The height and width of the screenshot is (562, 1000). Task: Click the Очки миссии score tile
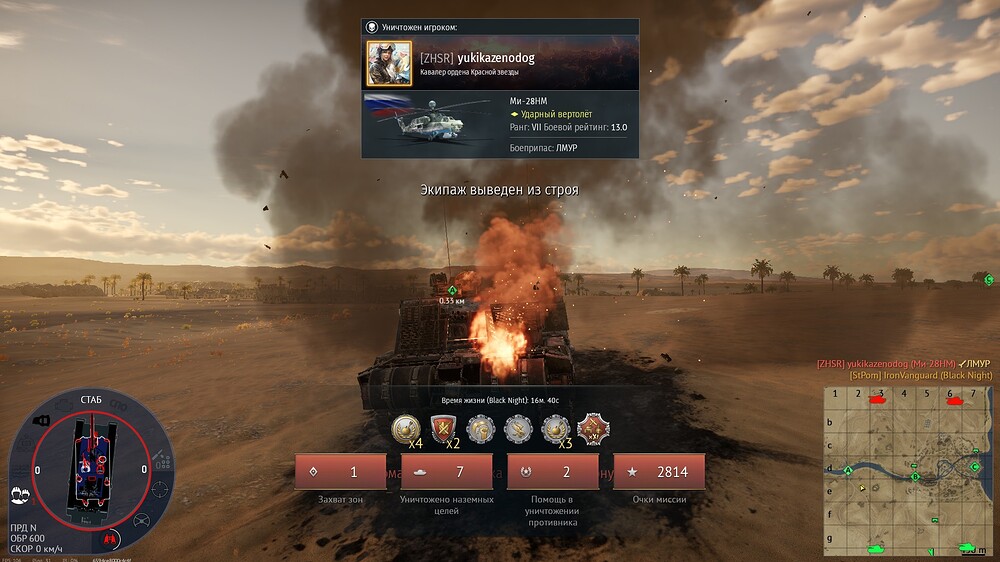click(x=658, y=472)
